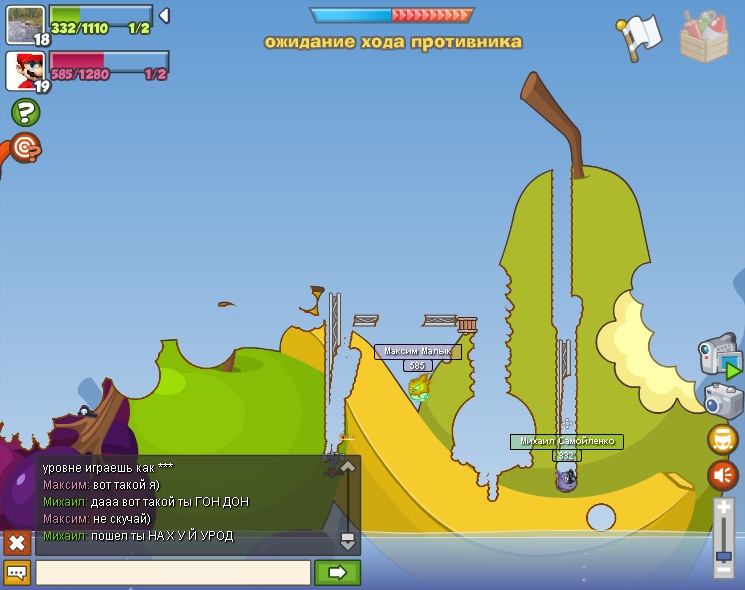Take a screenshot with the photo camera
The height and width of the screenshot is (590, 745).
point(722,400)
